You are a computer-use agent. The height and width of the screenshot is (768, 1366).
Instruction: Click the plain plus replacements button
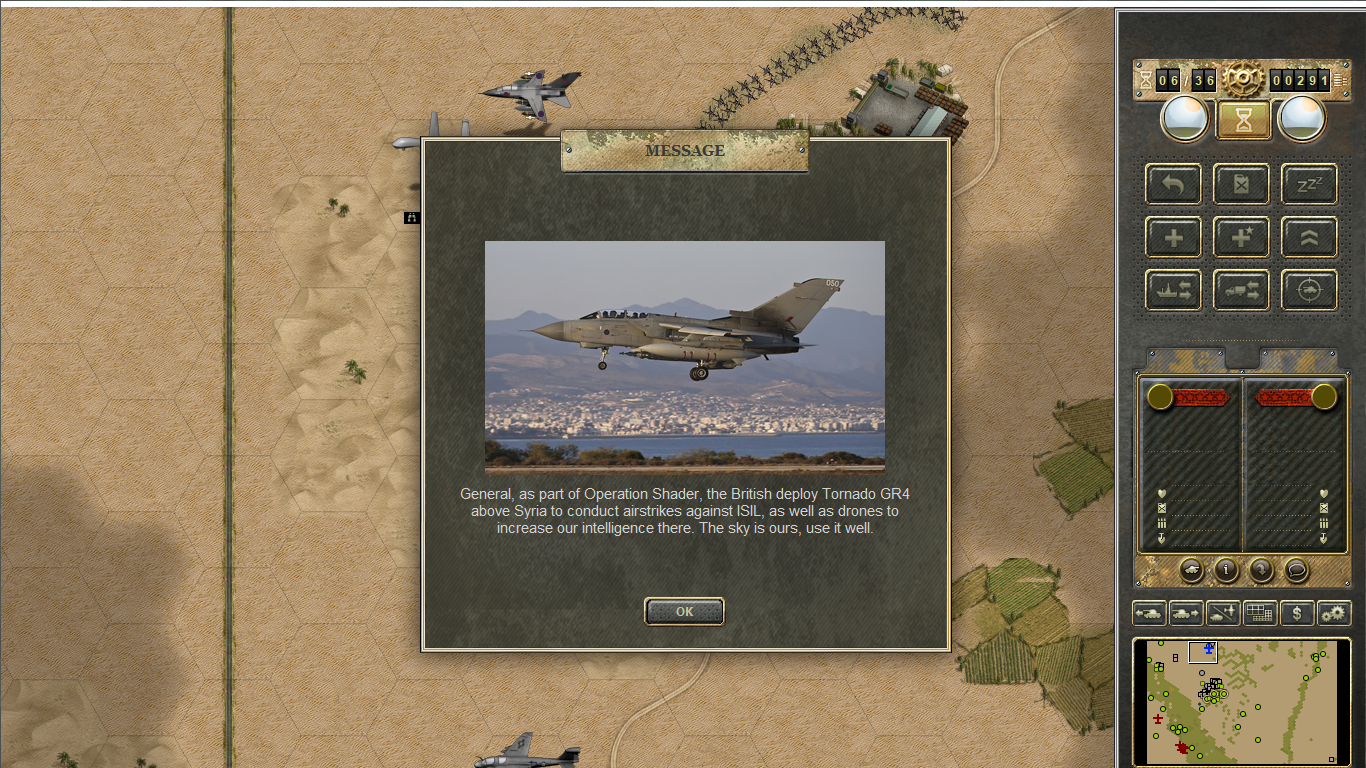[x=1173, y=237]
